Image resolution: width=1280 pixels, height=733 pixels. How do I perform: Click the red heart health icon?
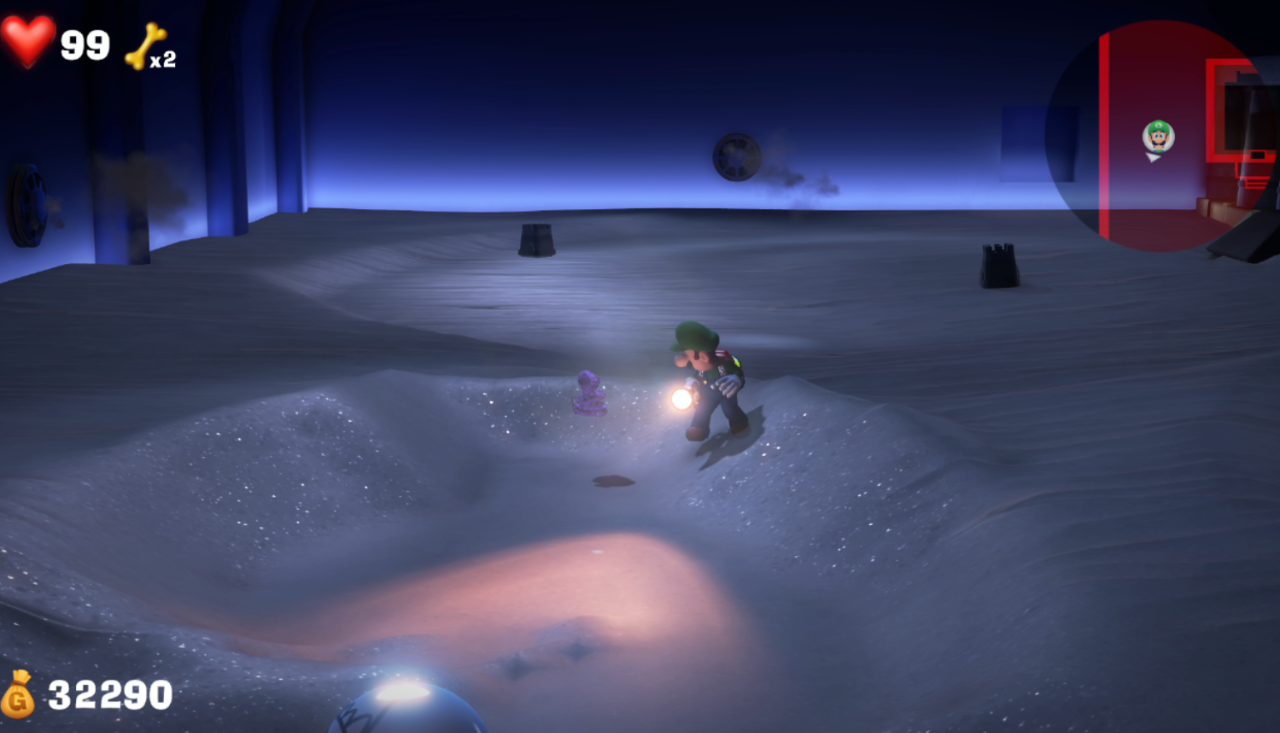pos(28,40)
